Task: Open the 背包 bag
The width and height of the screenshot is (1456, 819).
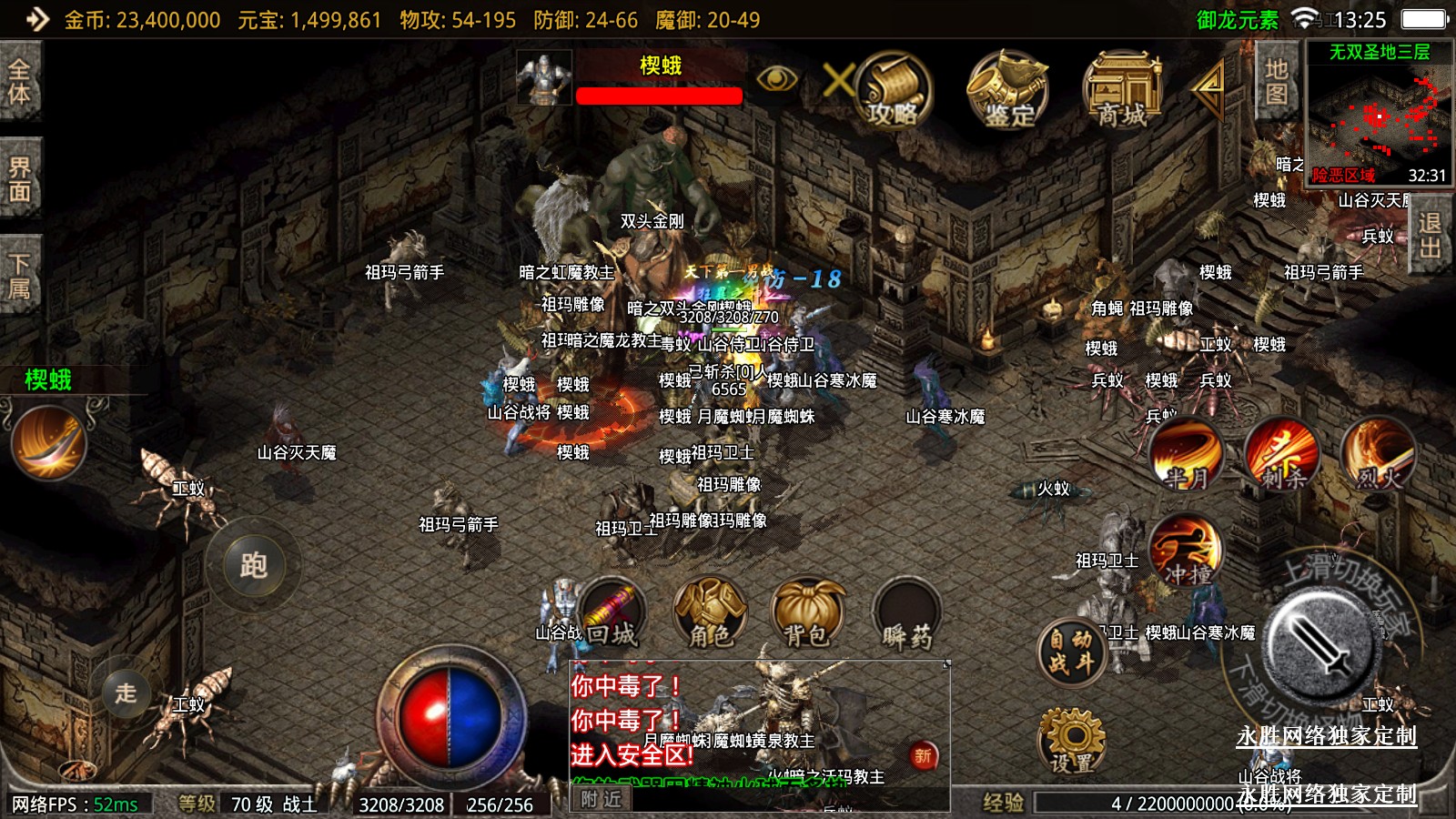Action: click(x=807, y=614)
